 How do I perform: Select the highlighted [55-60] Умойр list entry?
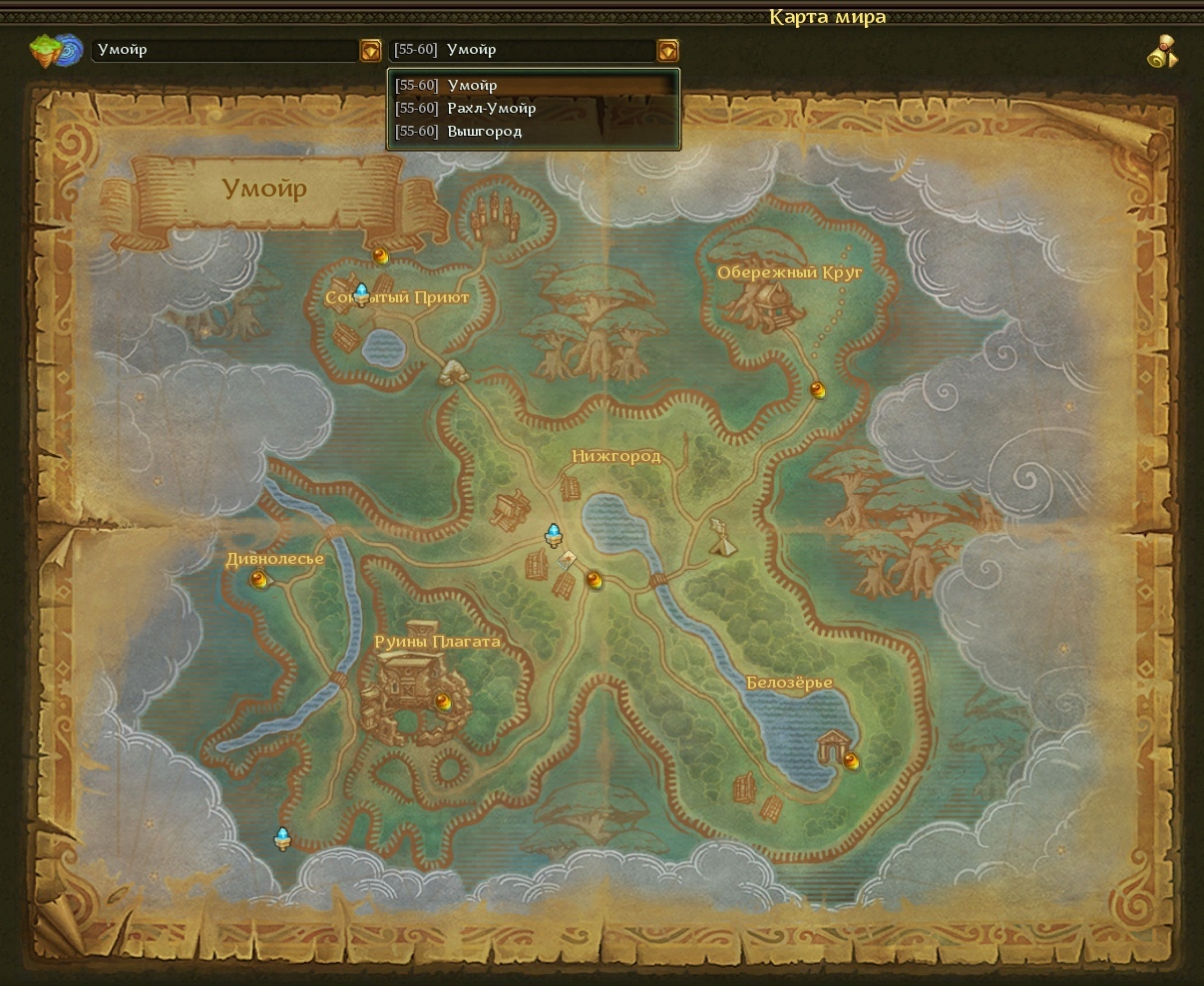pos(533,85)
